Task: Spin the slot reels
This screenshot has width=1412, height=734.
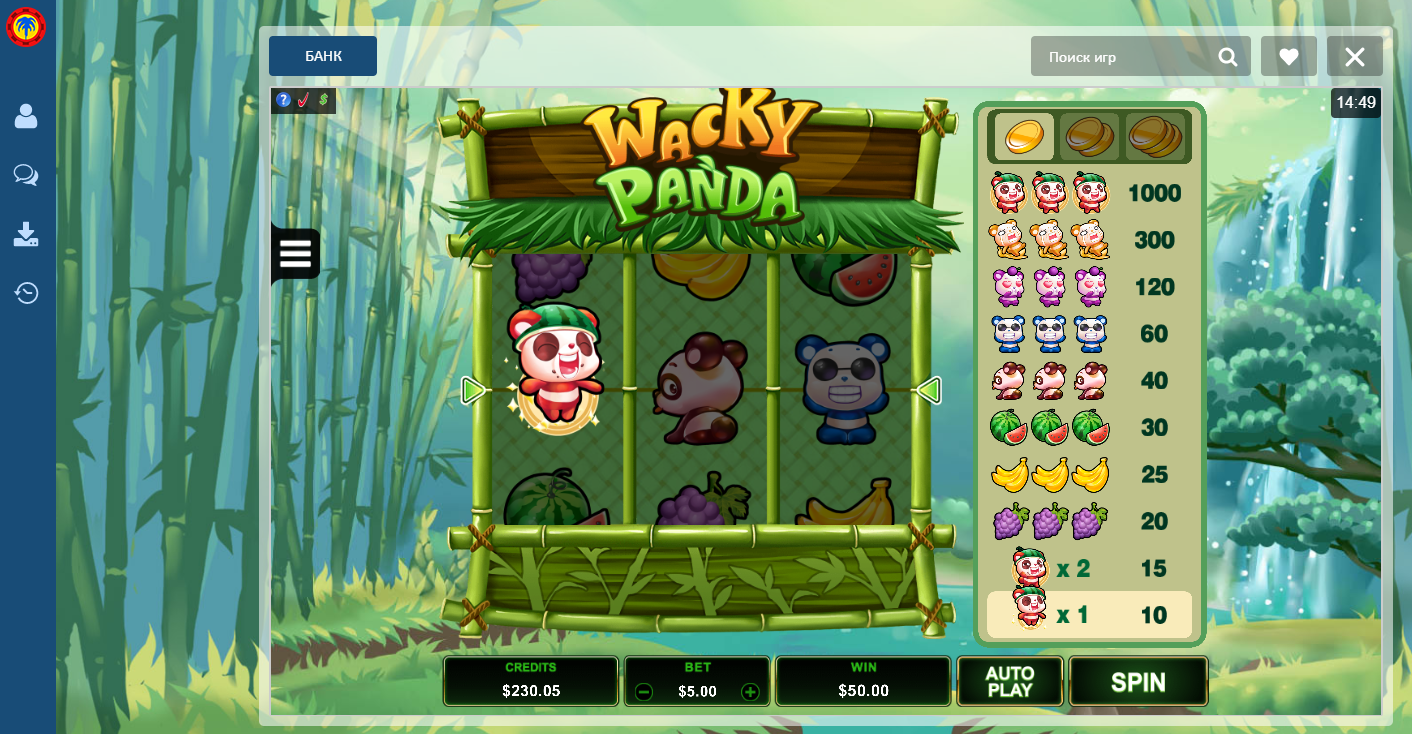Action: pyautogui.click(x=1138, y=682)
